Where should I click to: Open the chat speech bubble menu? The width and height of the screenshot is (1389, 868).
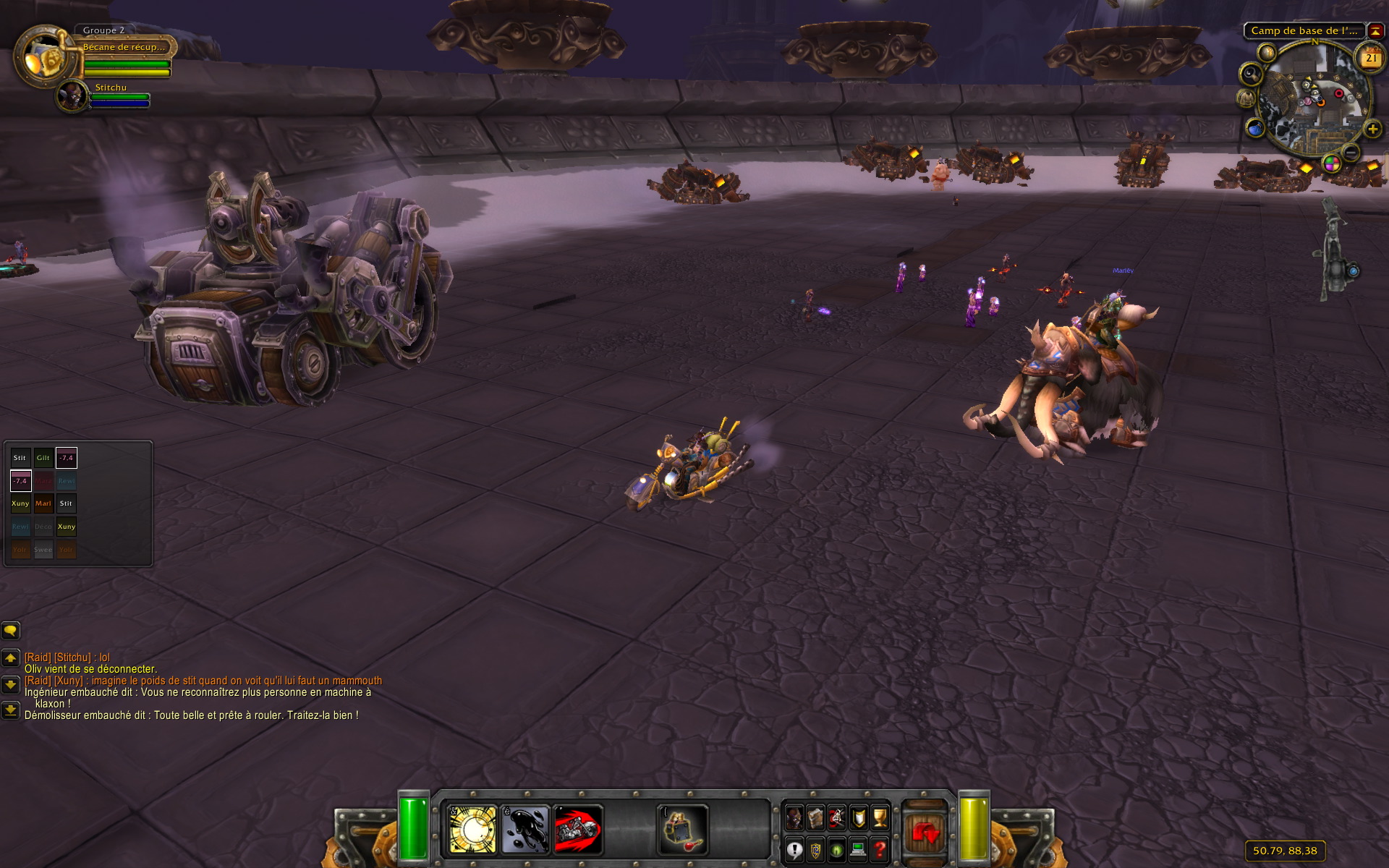10,631
